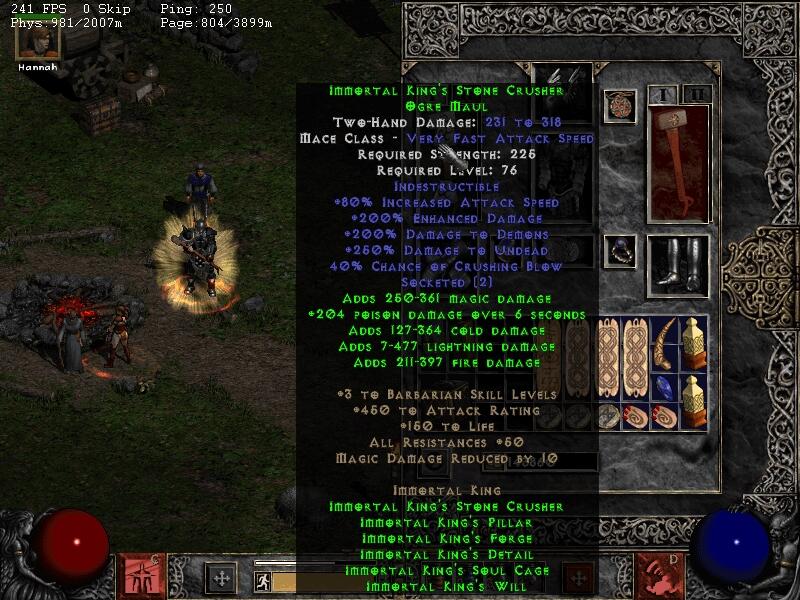Viewport: 800px width, 600px height.
Task: Open the left-click attack skill selector
Action: (x=136, y=576)
